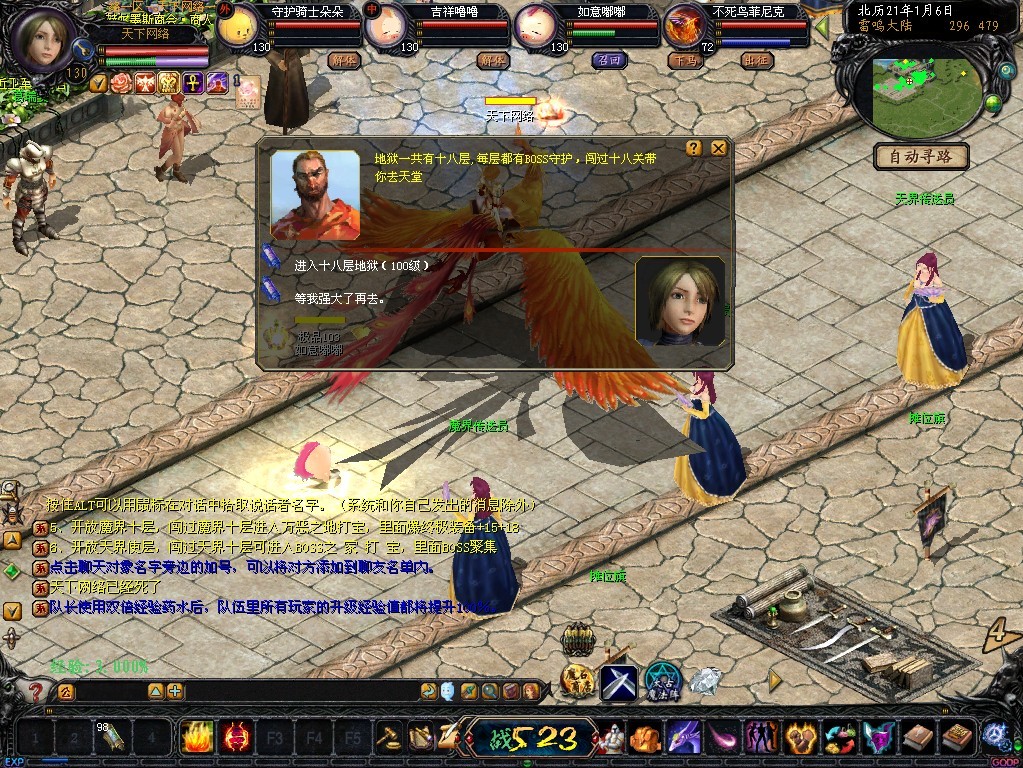Select the 等我强大了再去 reply

click(x=338, y=298)
